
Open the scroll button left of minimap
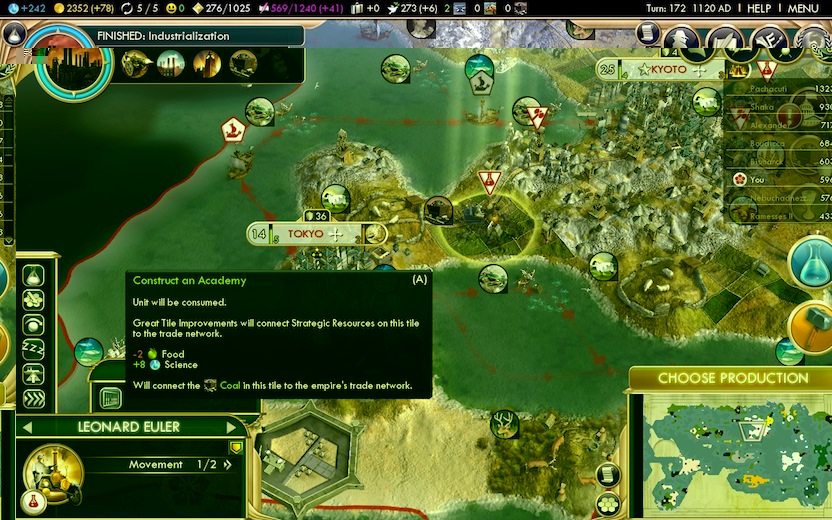point(608,474)
